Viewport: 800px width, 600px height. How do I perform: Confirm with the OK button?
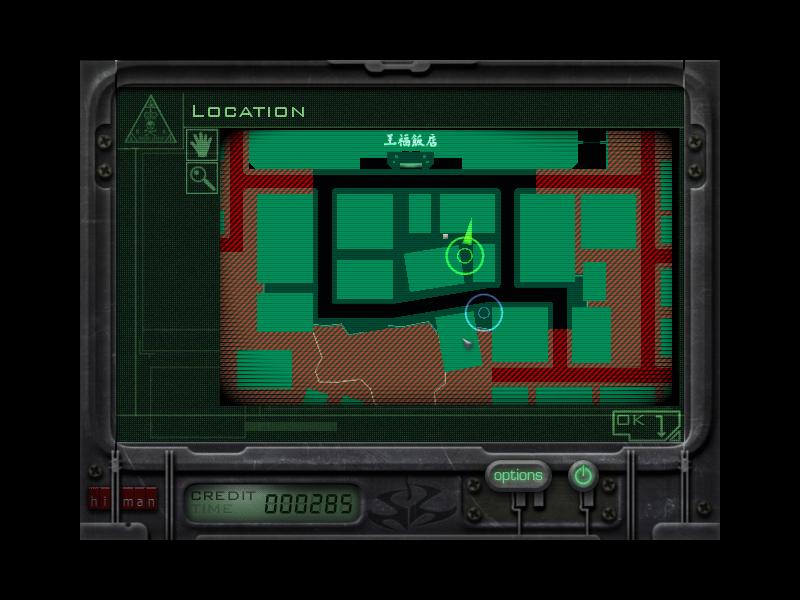click(644, 423)
